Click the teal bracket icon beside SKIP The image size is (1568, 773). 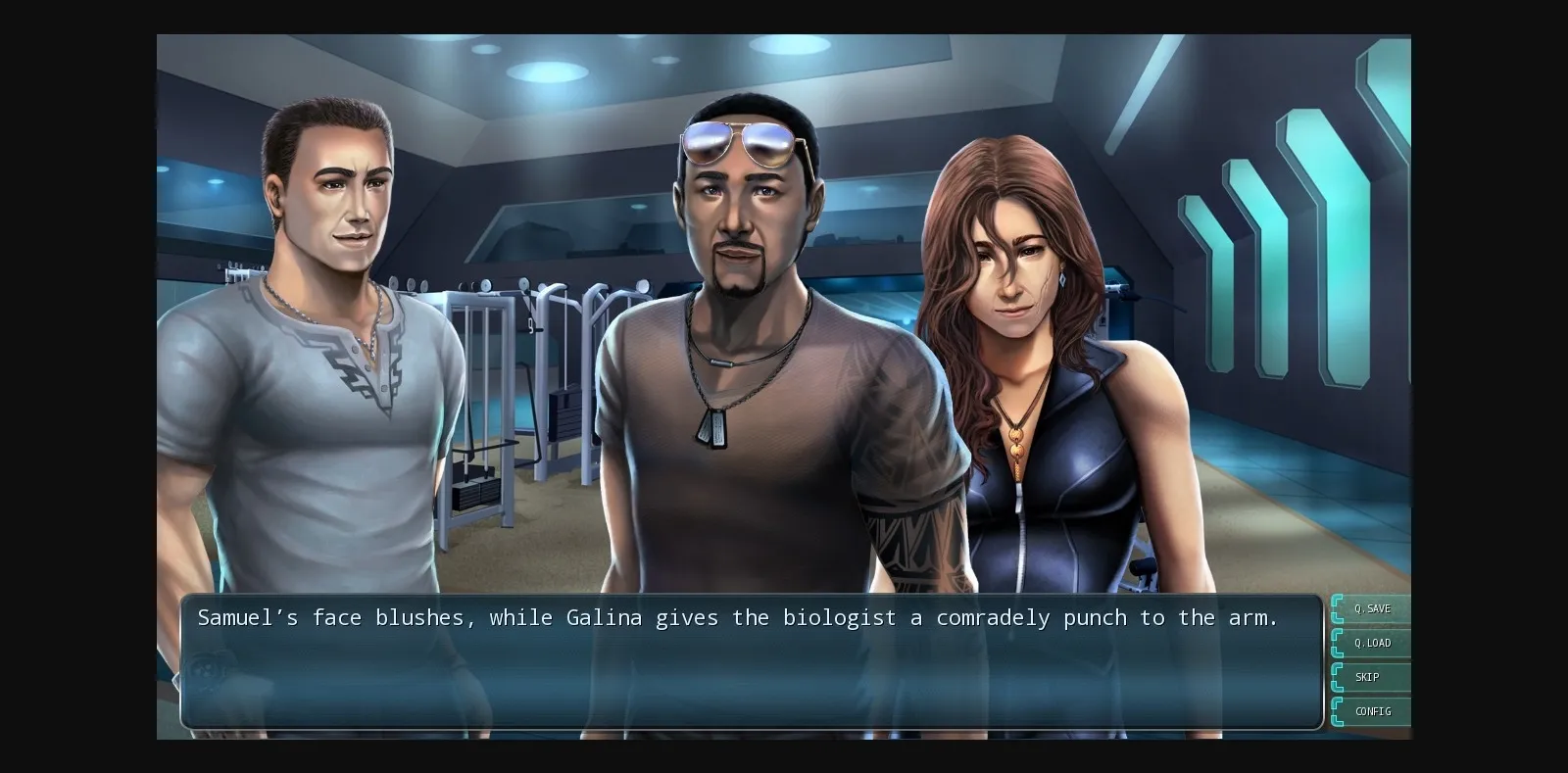(1337, 677)
